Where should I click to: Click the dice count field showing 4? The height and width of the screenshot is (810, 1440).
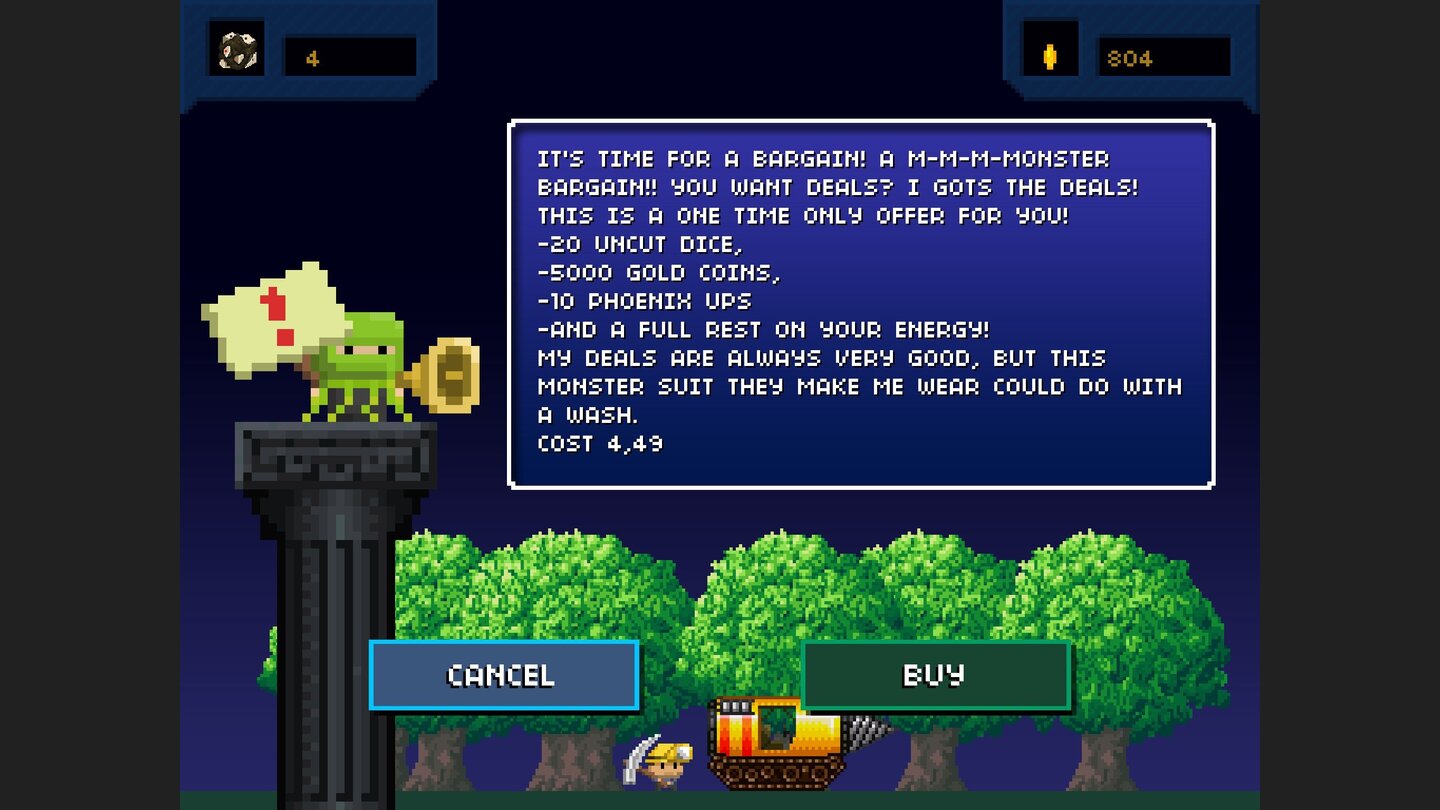(350, 57)
